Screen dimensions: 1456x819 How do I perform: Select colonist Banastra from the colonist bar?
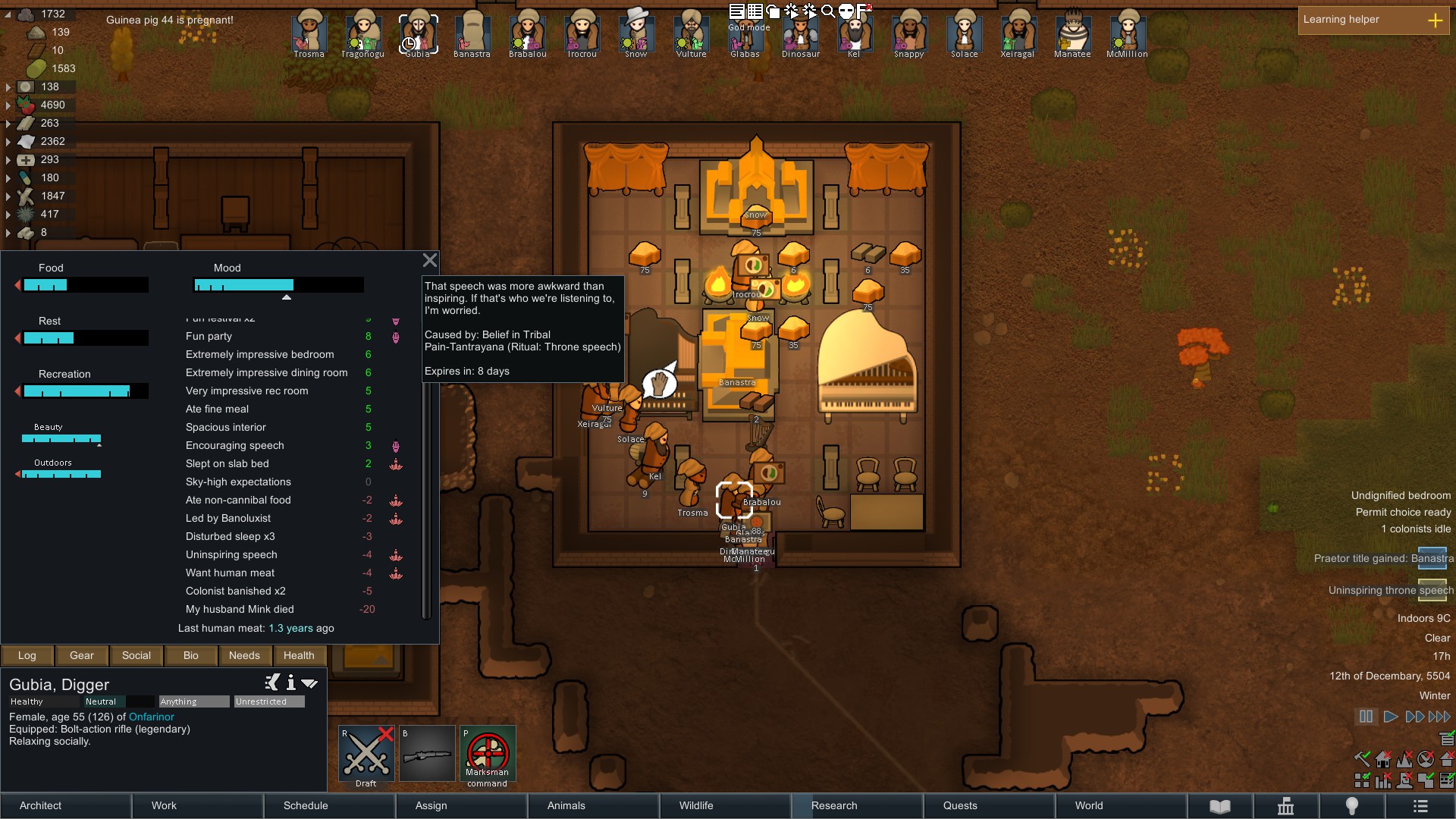pyautogui.click(x=472, y=34)
